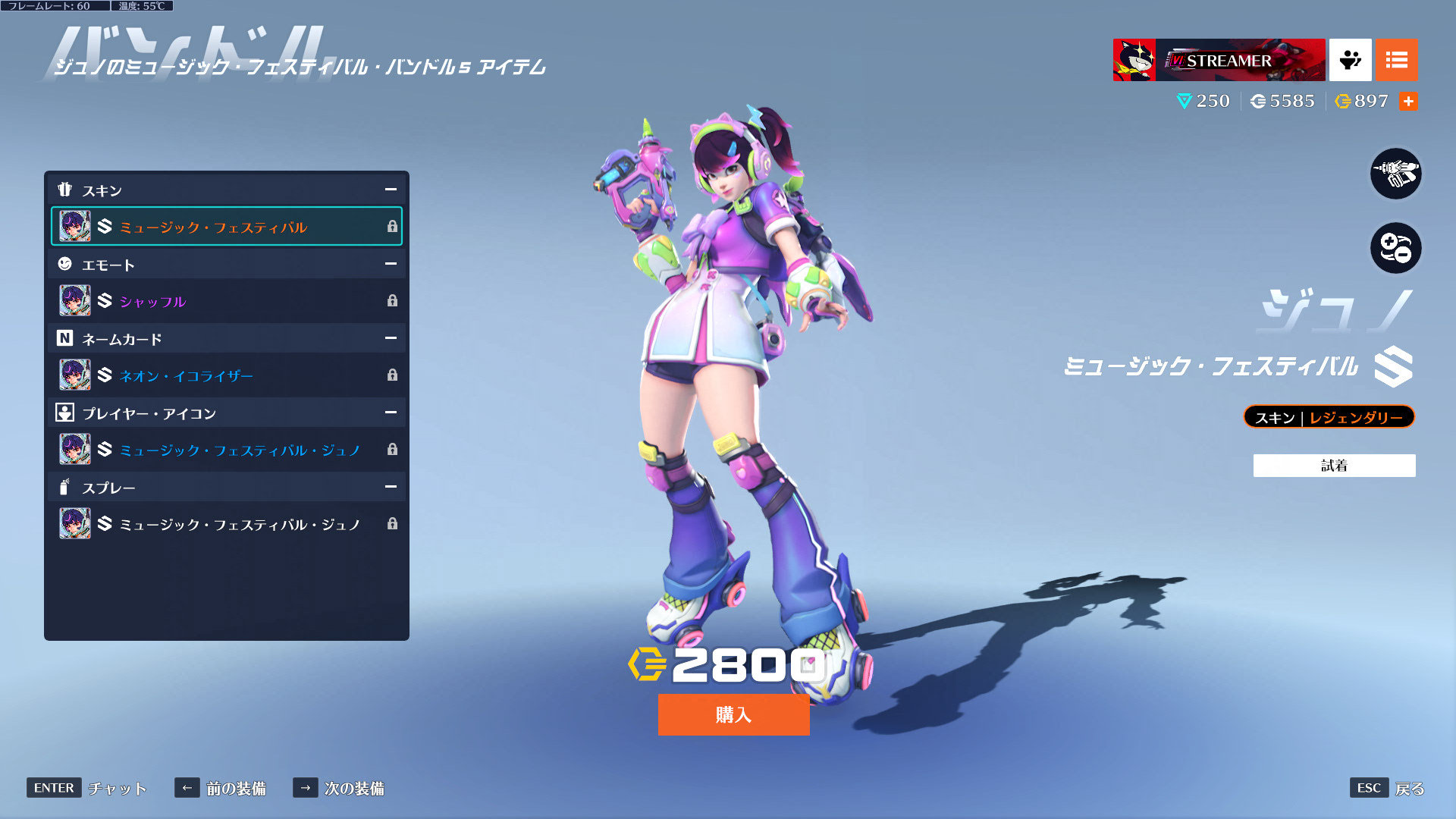The image size is (1456, 819).
Task: Collapse the ネームカード category header
Action: 391,338
